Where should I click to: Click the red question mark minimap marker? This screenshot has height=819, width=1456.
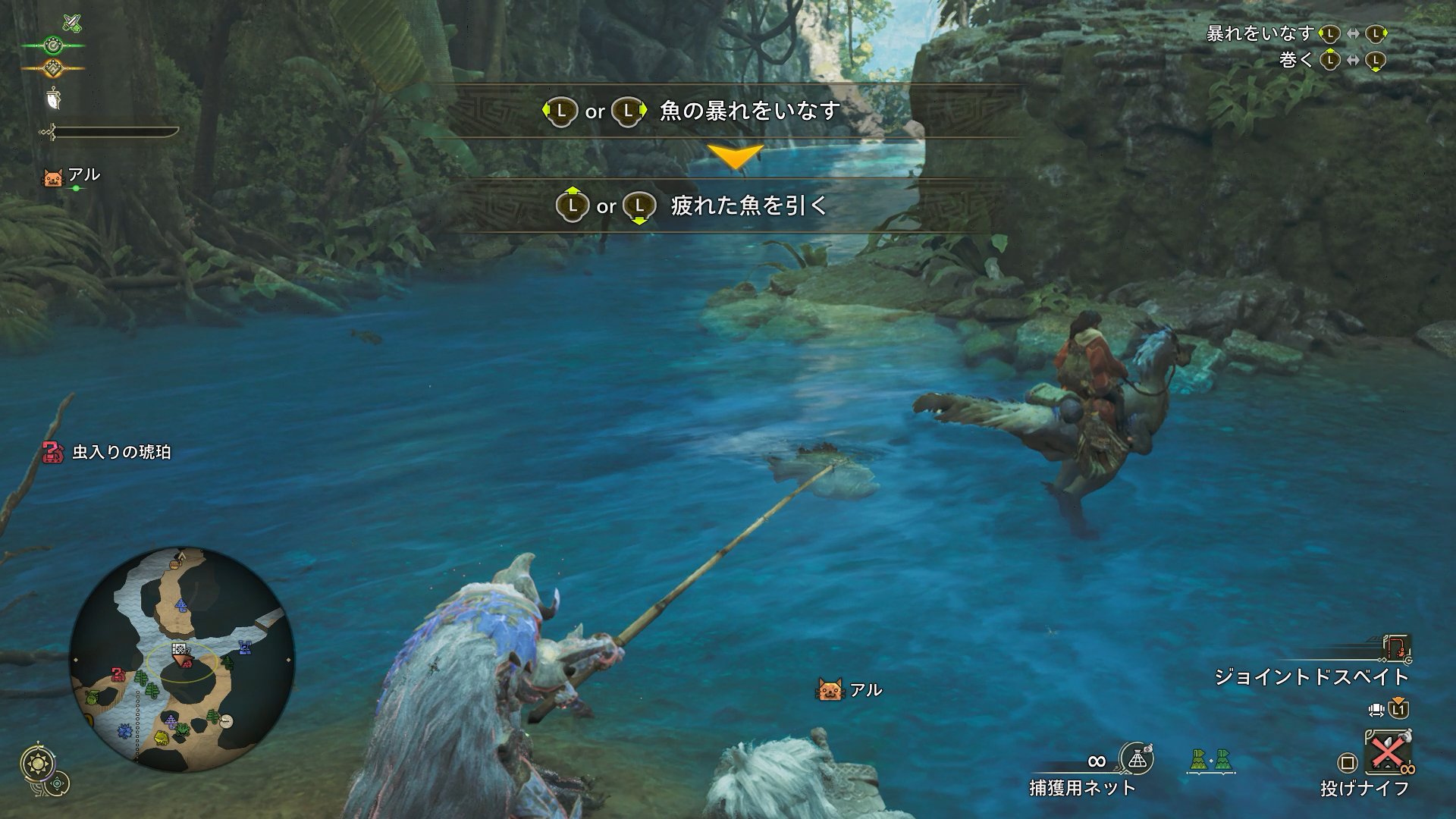[x=117, y=674]
